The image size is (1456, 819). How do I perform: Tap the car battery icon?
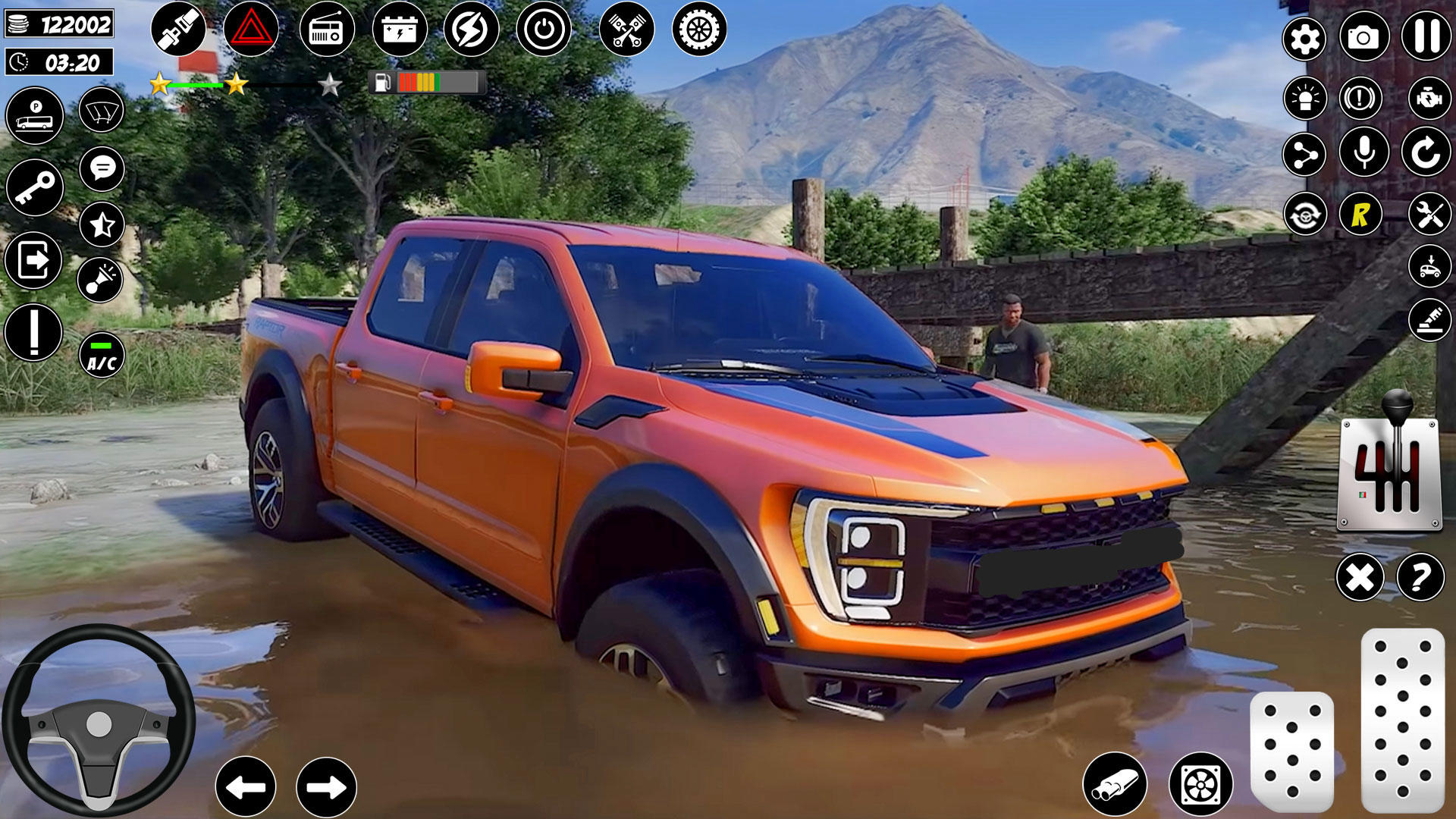(x=400, y=30)
